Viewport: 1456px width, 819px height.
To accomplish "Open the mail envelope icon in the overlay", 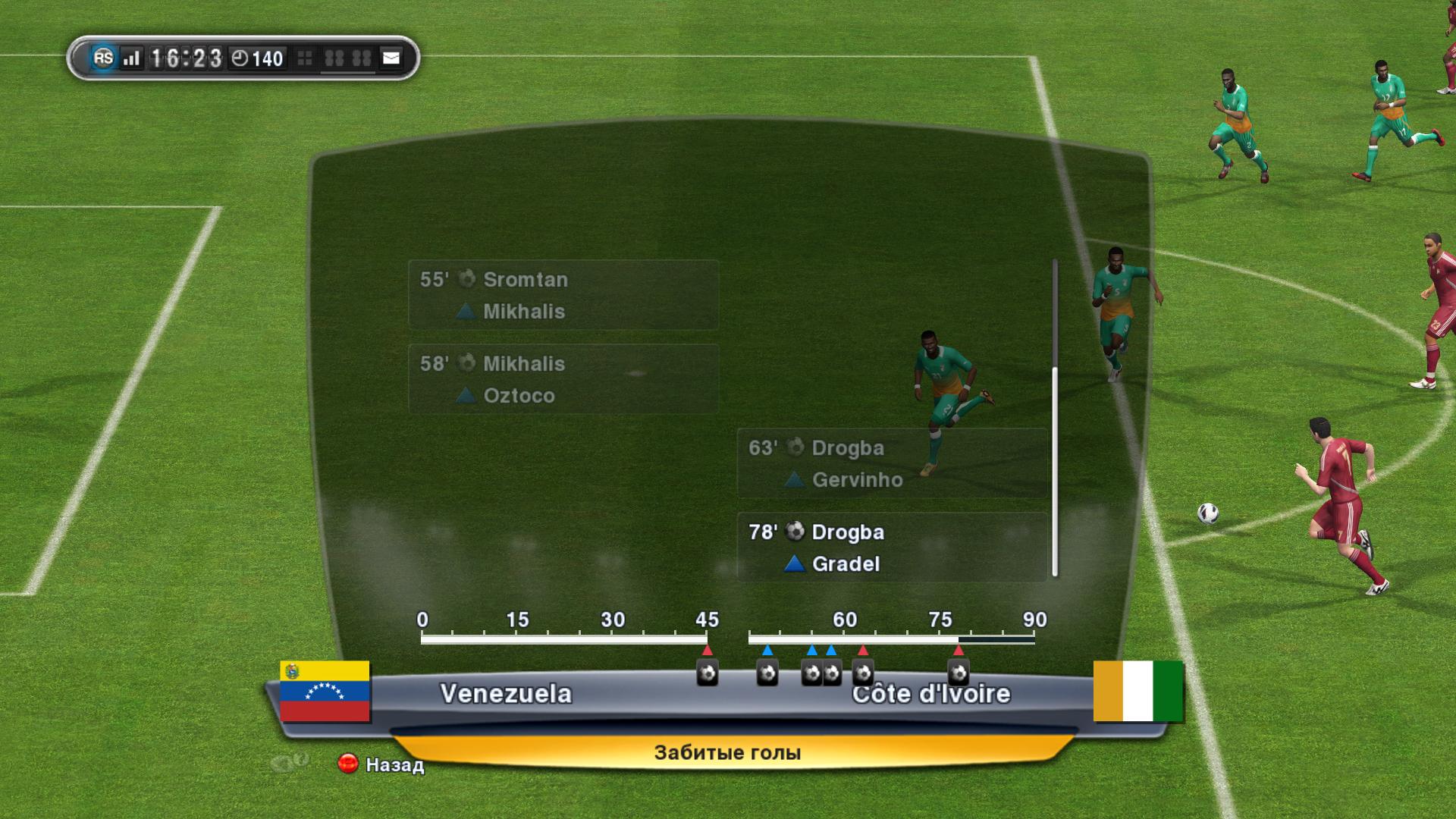I will click(x=391, y=58).
